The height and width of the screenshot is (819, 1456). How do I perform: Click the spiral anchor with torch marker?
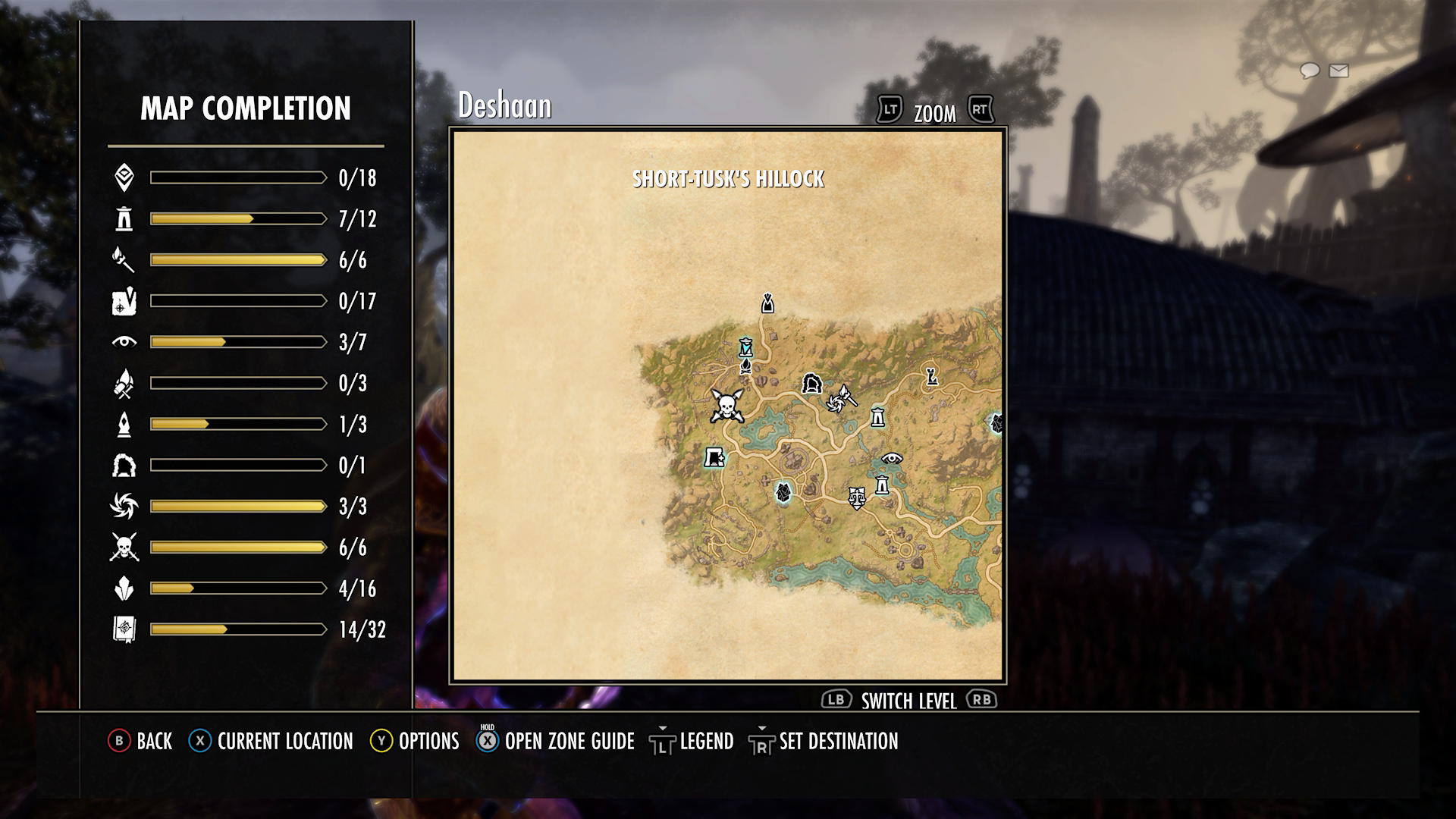click(x=841, y=399)
